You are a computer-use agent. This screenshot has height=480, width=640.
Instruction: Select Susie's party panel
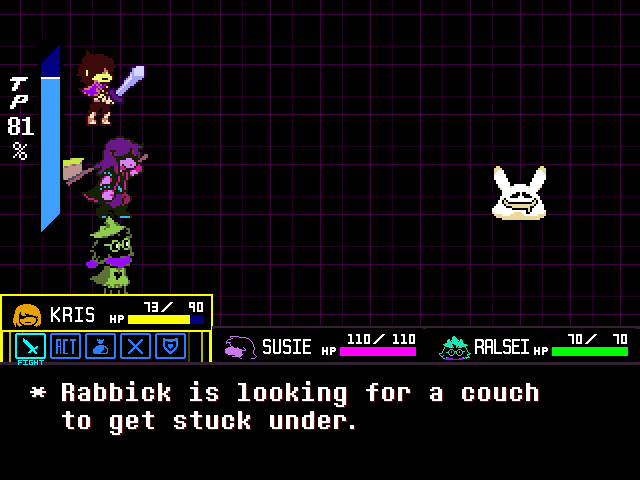[x=320, y=346]
